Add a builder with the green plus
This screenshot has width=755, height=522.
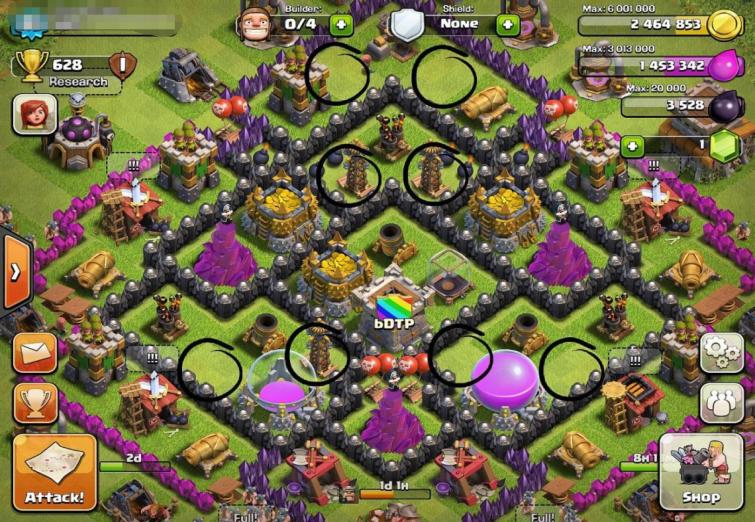[341, 24]
